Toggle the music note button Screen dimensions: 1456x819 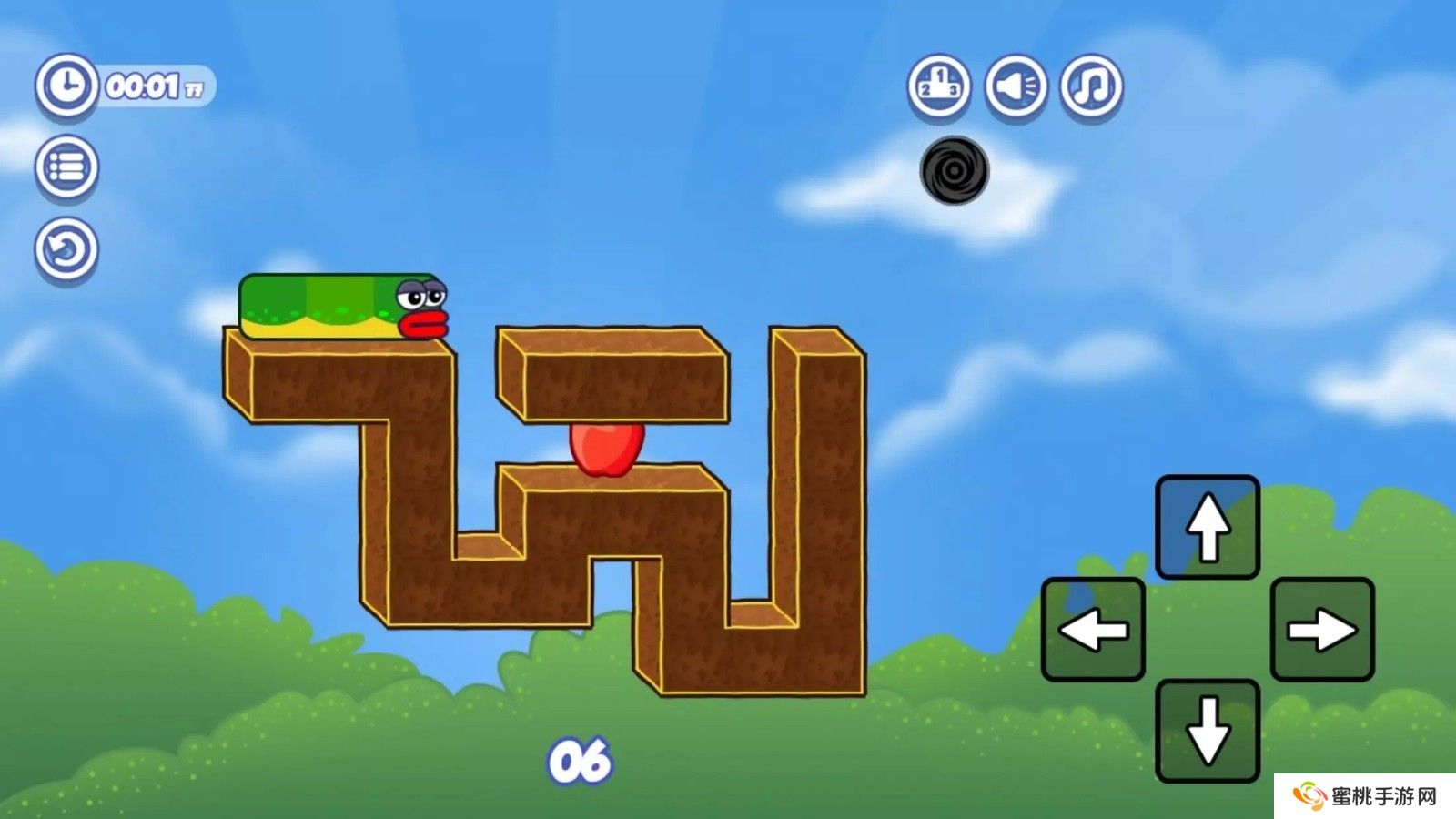tap(1091, 86)
